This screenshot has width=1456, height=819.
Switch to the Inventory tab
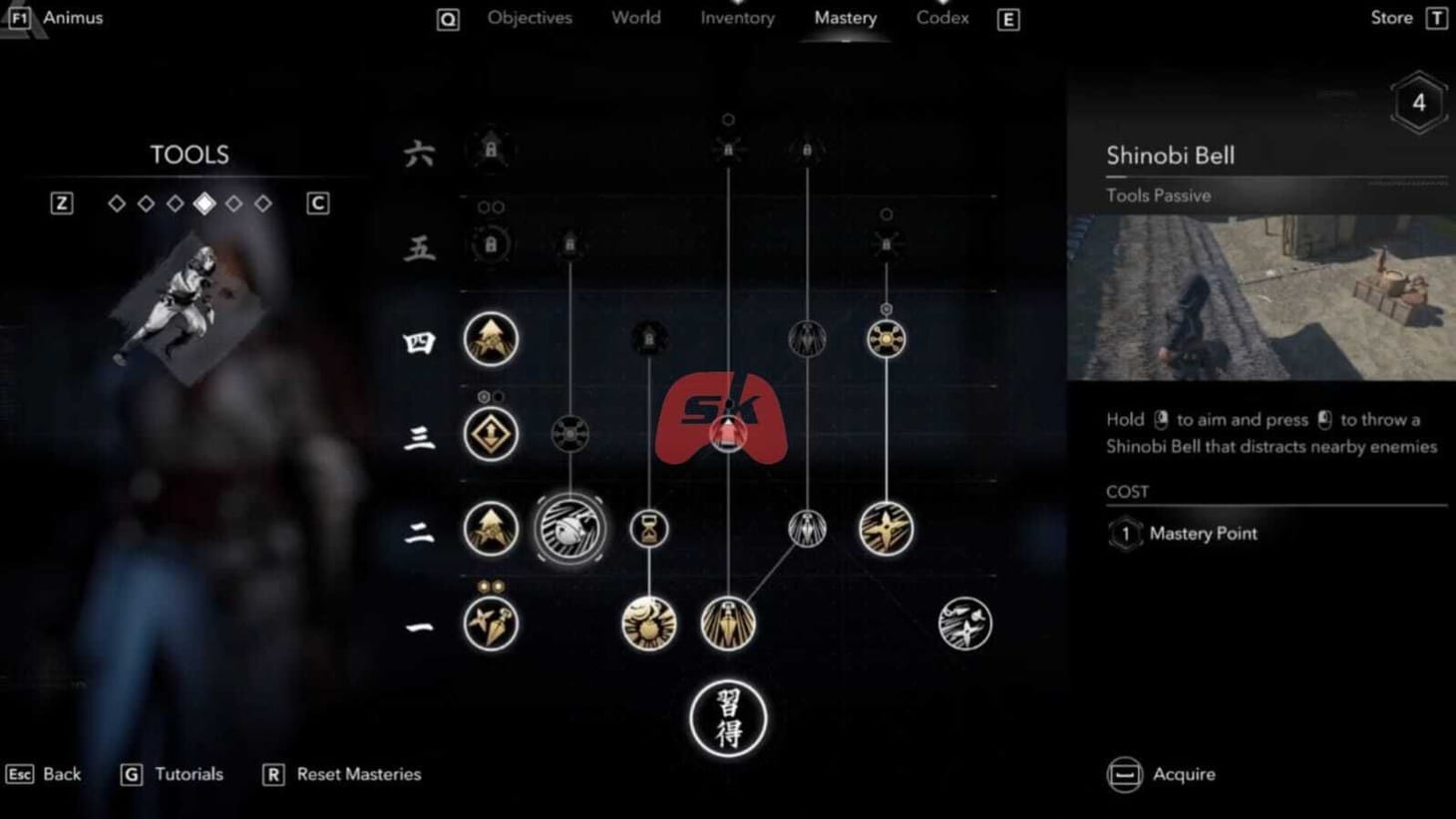[x=737, y=17]
